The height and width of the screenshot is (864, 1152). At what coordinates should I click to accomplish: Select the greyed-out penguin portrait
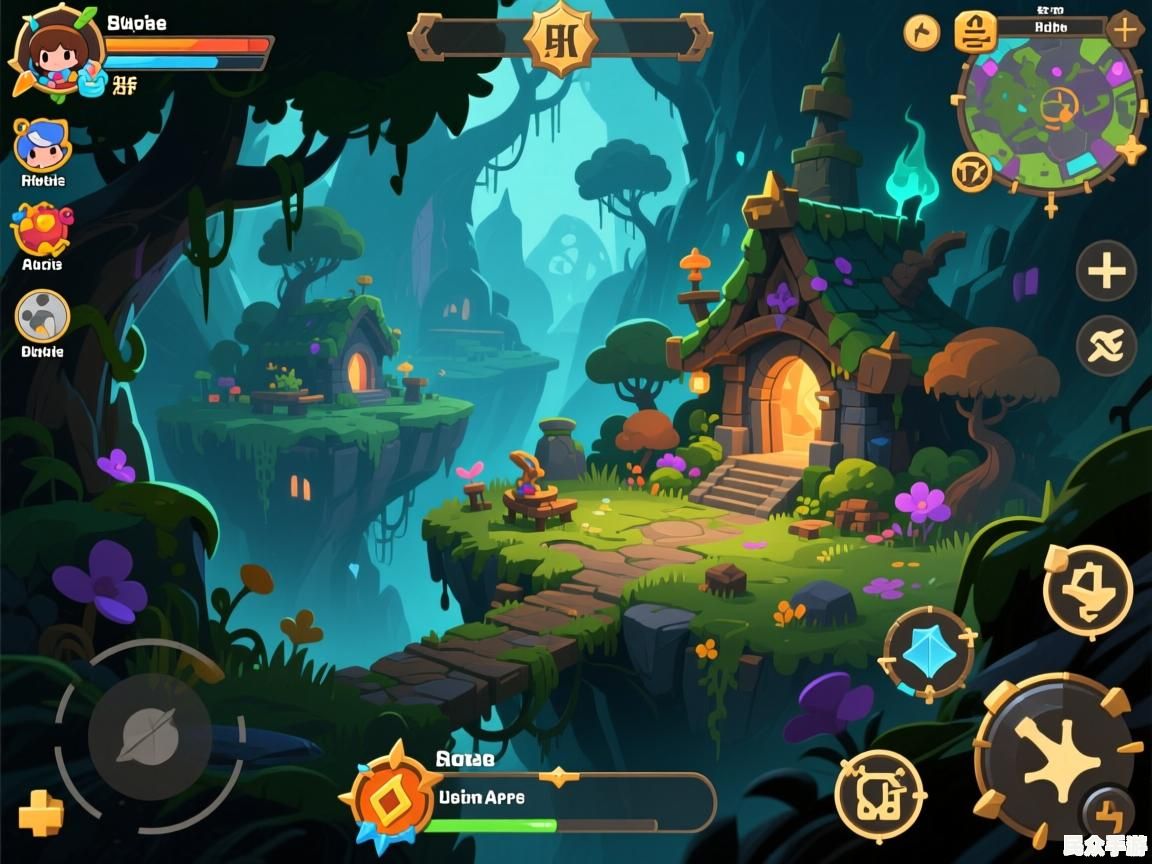coord(42,317)
